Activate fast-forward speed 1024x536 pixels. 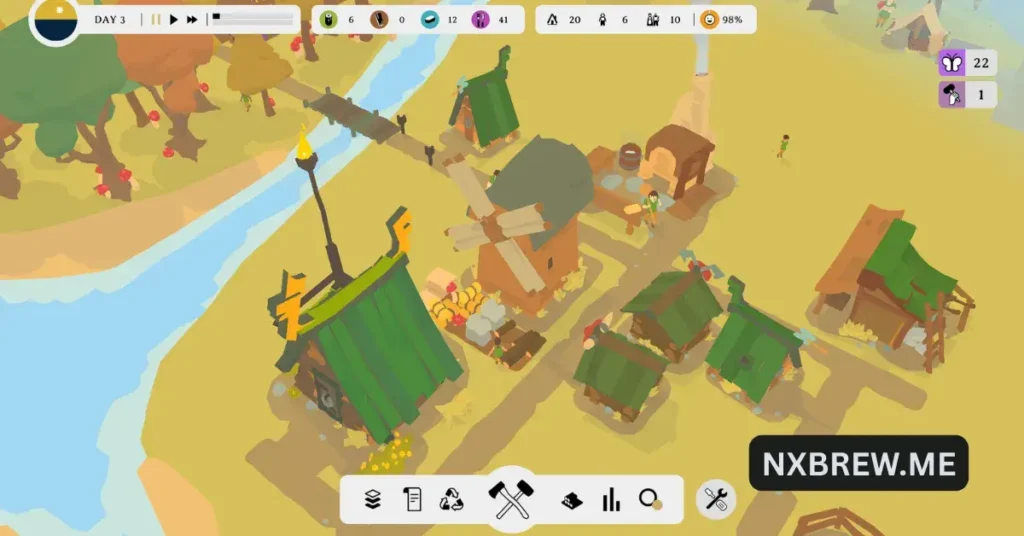[x=192, y=19]
